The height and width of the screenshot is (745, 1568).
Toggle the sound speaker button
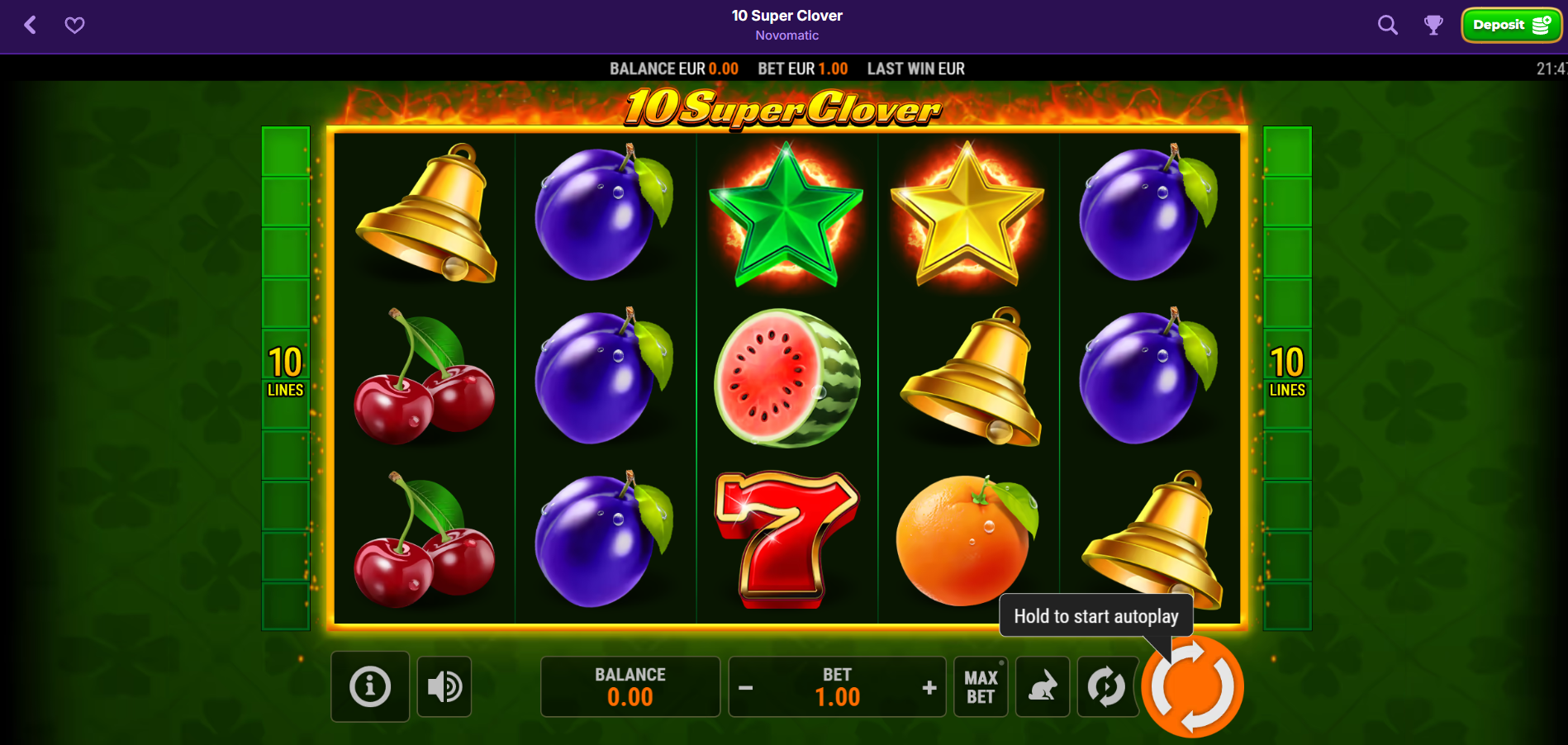click(444, 686)
